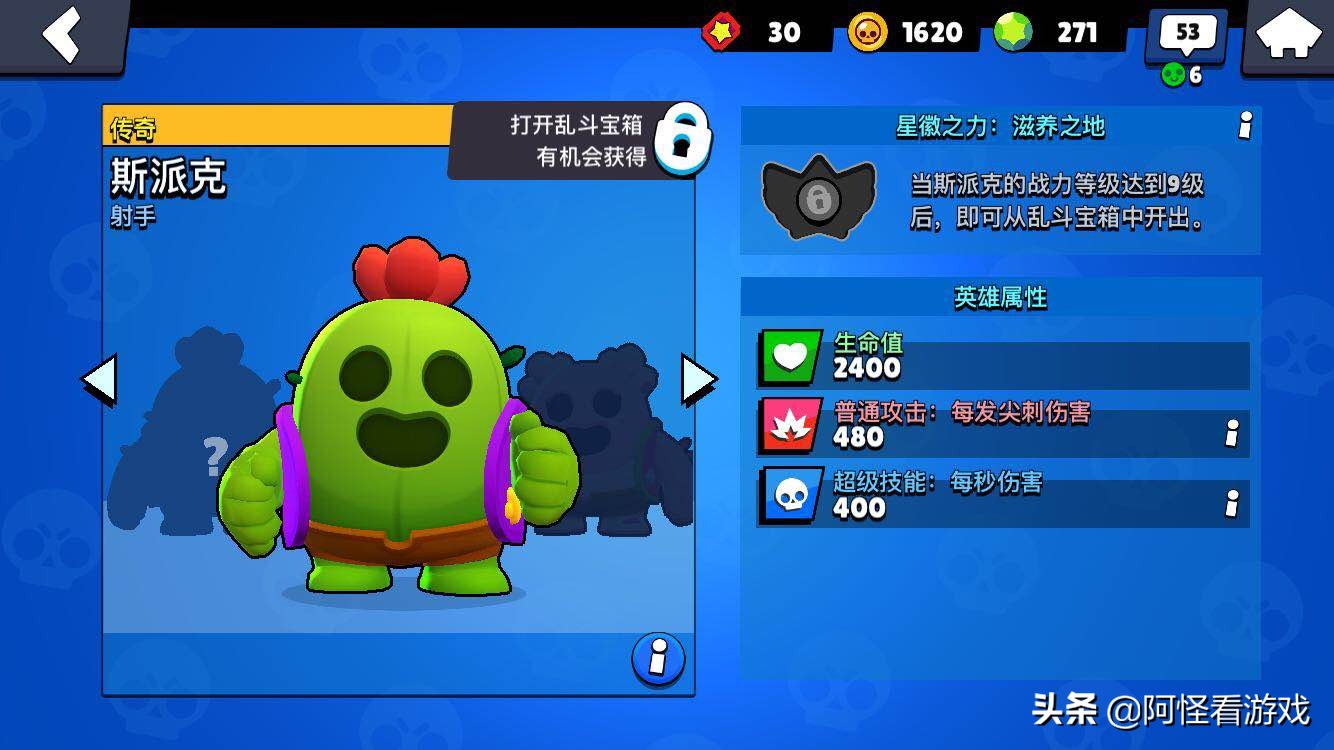The height and width of the screenshot is (750, 1334).
Task: Go back with the top-left arrow
Action: pyautogui.click(x=61, y=35)
